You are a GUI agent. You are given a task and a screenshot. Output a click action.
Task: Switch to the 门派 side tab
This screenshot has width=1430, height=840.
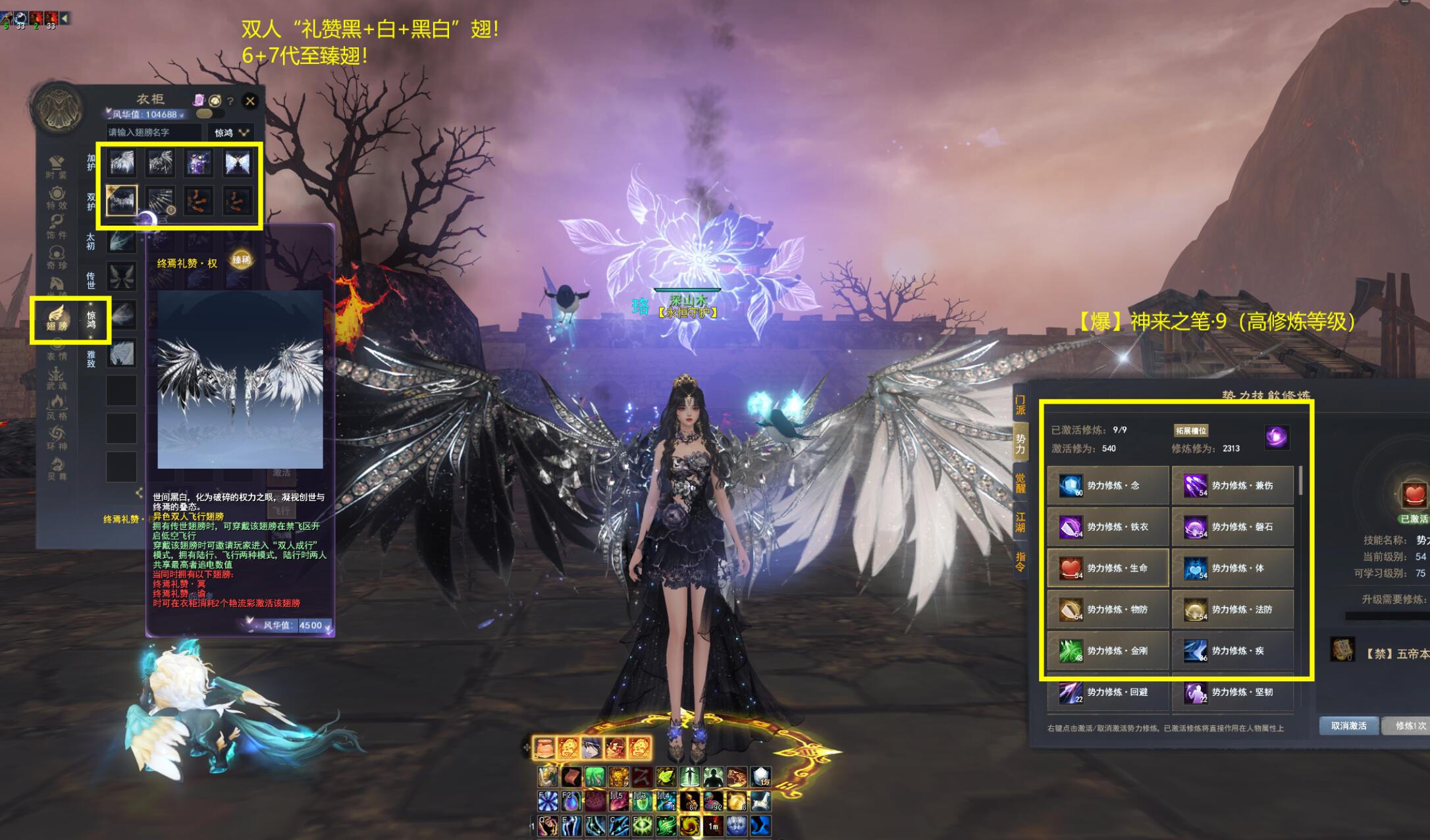pos(1020,405)
